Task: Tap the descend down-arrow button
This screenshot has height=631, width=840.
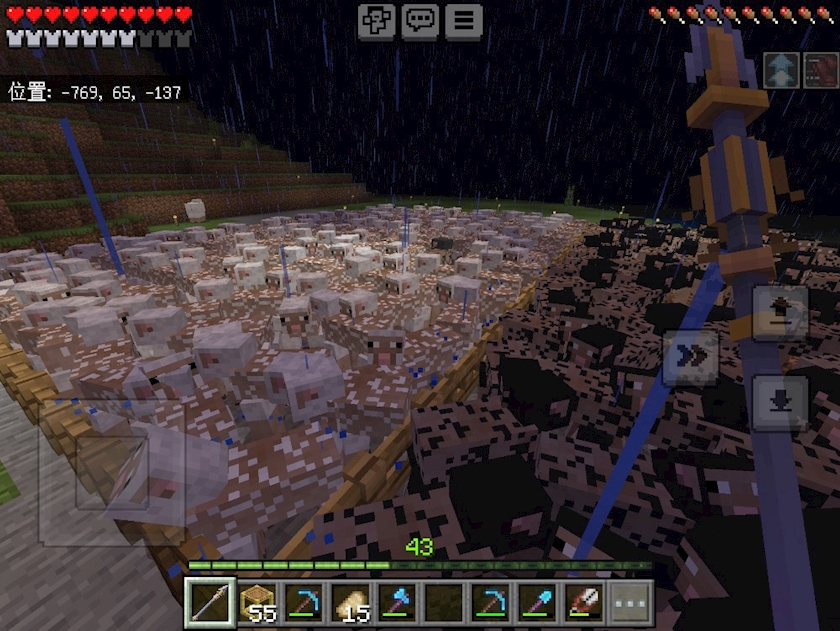Action: point(780,402)
